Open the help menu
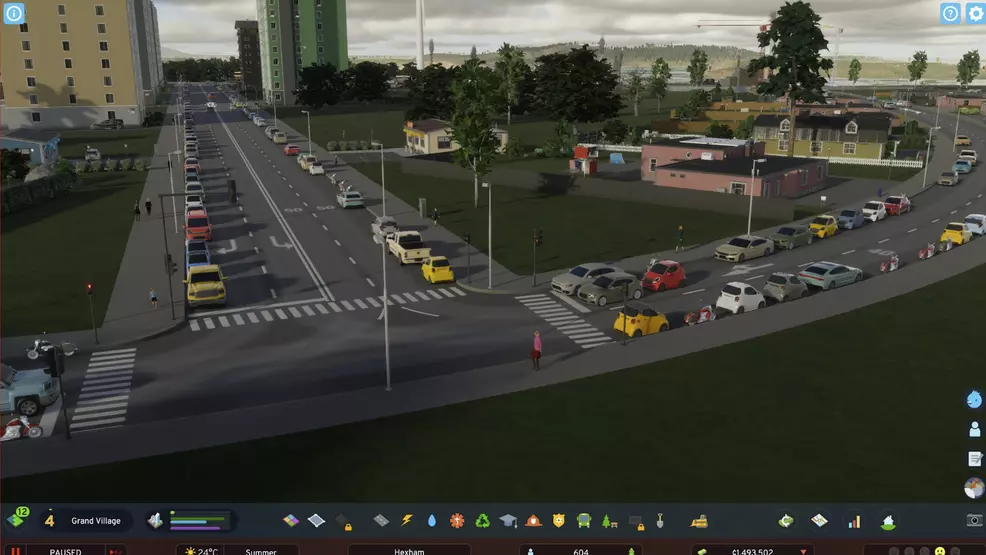 950,13
